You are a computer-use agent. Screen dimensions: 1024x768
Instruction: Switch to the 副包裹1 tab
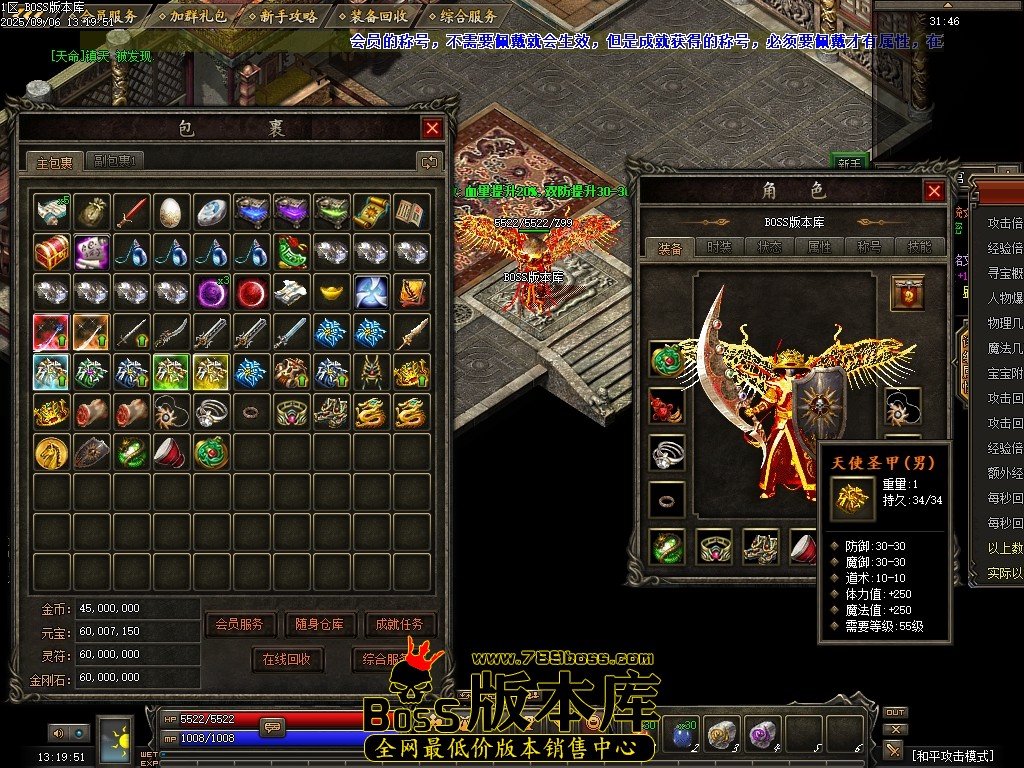pos(118,161)
